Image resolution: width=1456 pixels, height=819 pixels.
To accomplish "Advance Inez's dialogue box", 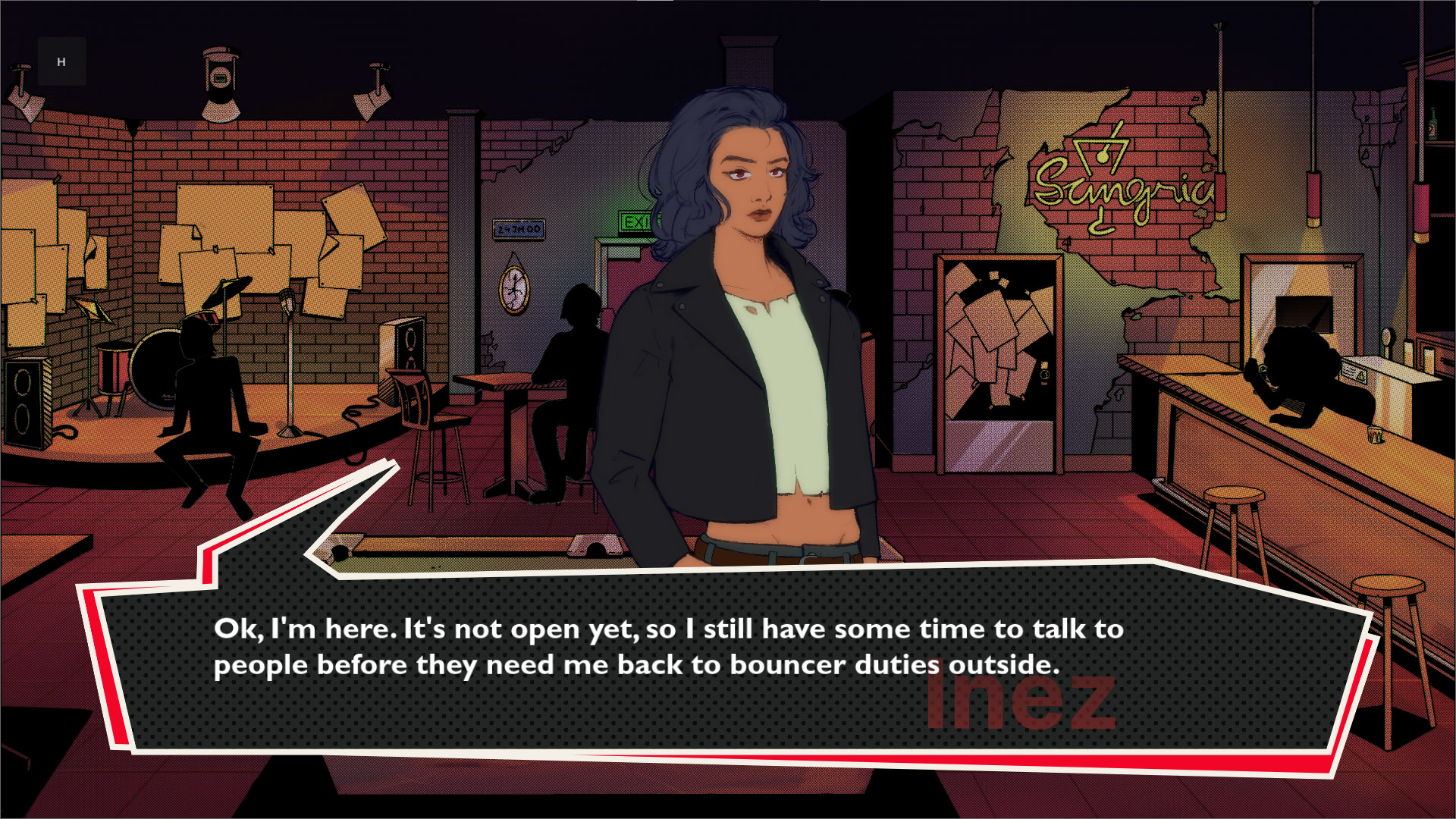I will tap(728, 660).
